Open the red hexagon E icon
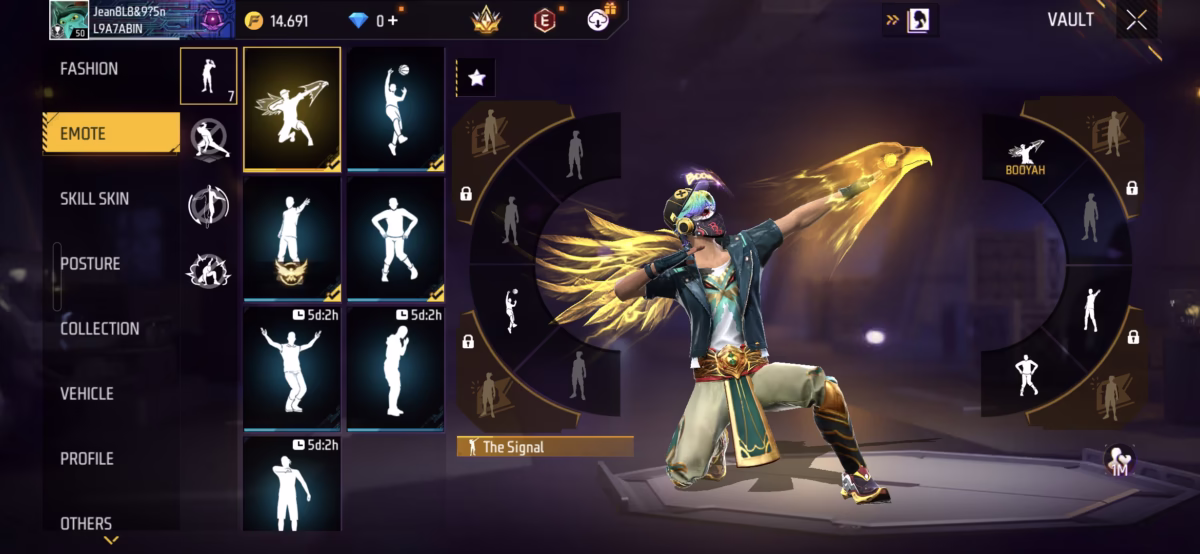This screenshot has width=1200, height=554. [x=545, y=20]
